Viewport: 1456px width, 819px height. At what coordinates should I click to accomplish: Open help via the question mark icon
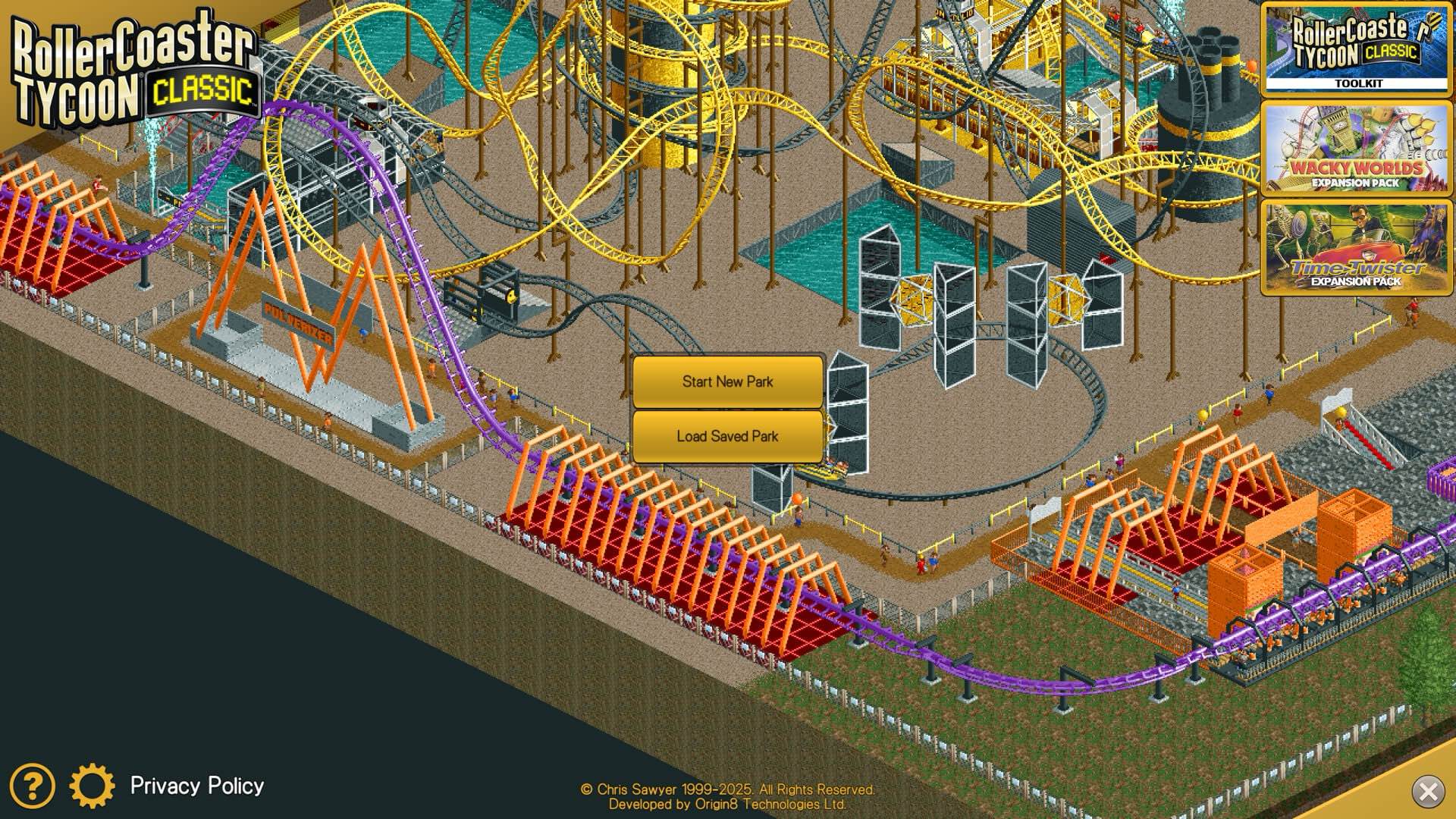(x=32, y=786)
